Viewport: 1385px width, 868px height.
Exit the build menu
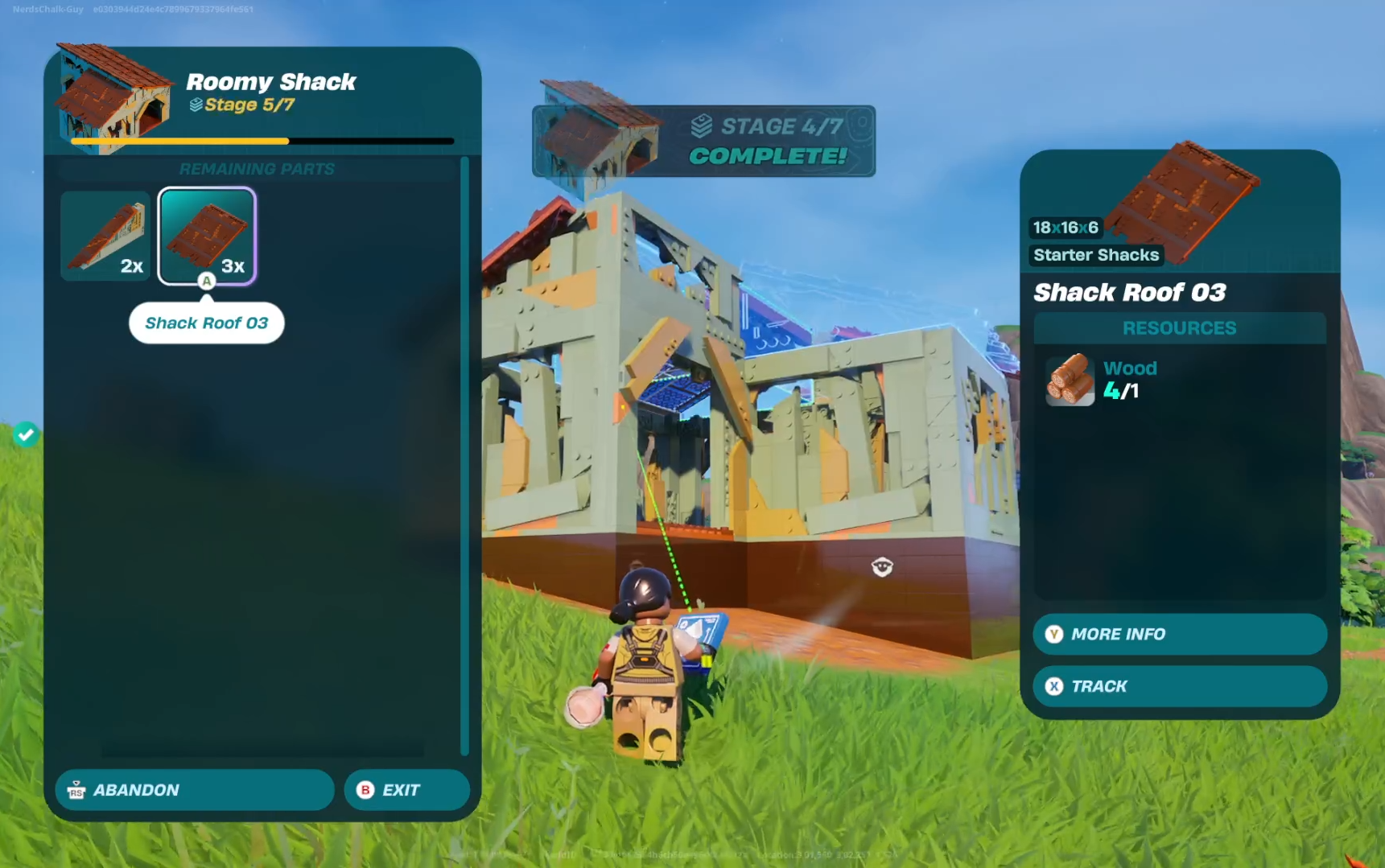click(406, 790)
